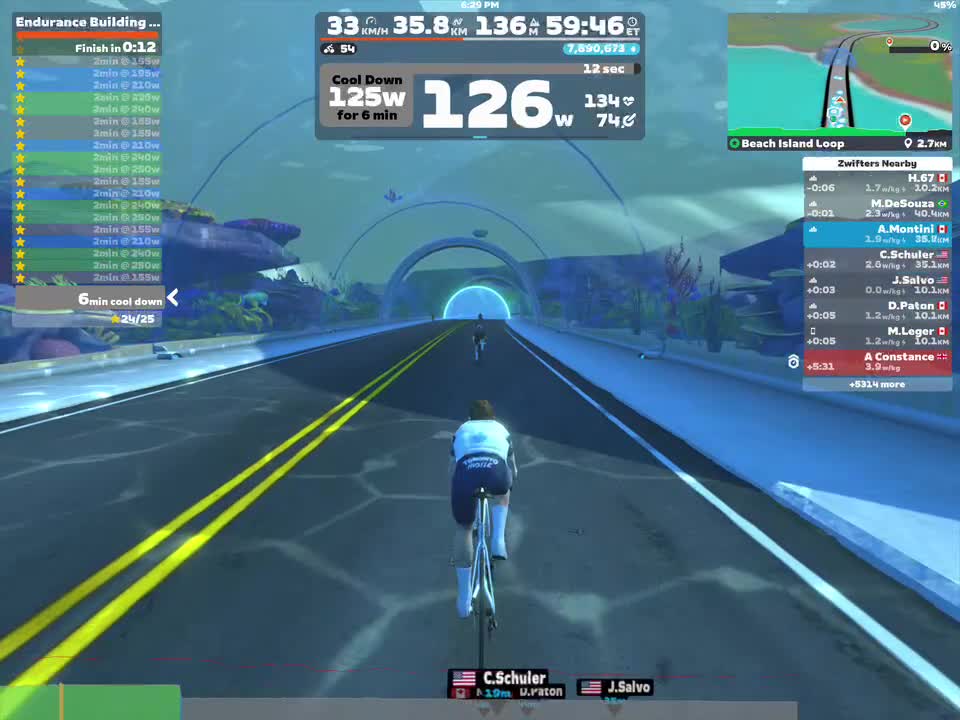The height and width of the screenshot is (720, 960).
Task: Expand the +5314 more riders list
Action: [x=877, y=384]
